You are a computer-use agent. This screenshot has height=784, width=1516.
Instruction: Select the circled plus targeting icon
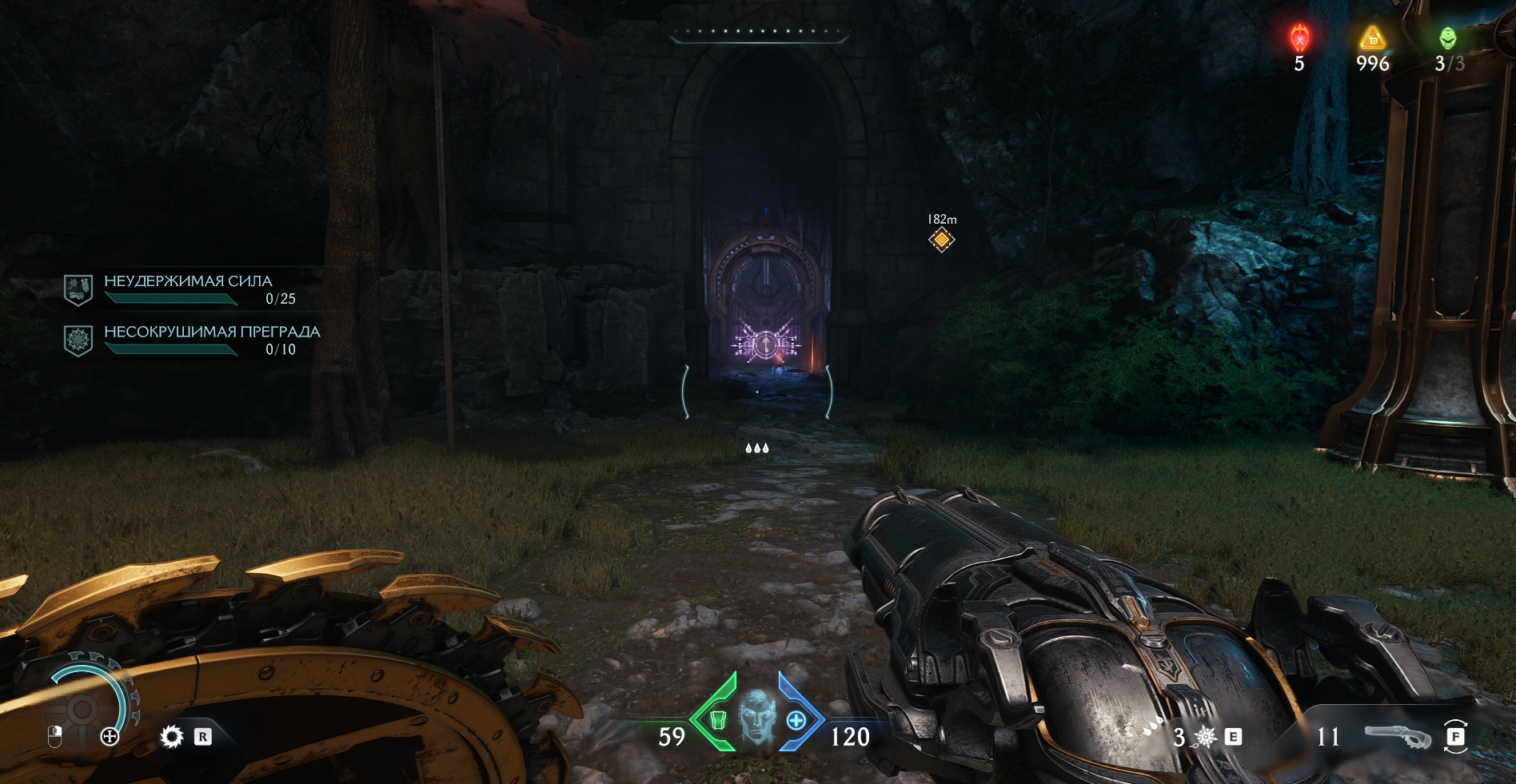[x=110, y=736]
